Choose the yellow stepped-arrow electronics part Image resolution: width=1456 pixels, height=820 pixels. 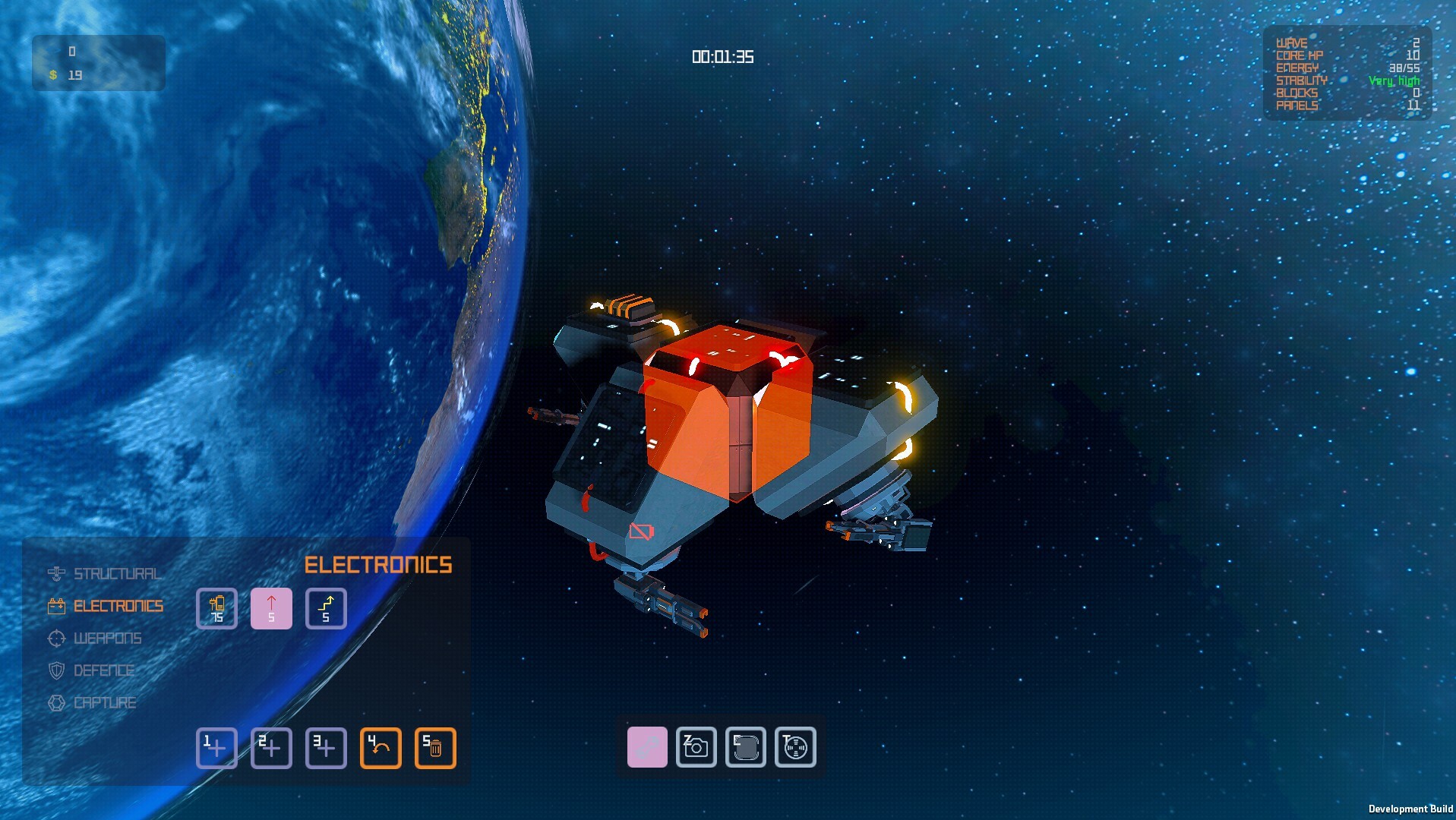click(x=326, y=609)
